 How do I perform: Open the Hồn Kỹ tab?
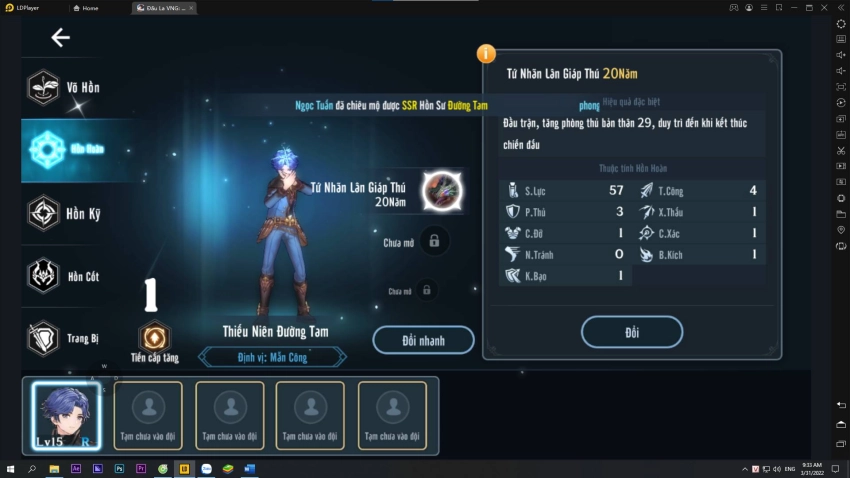pos(65,213)
